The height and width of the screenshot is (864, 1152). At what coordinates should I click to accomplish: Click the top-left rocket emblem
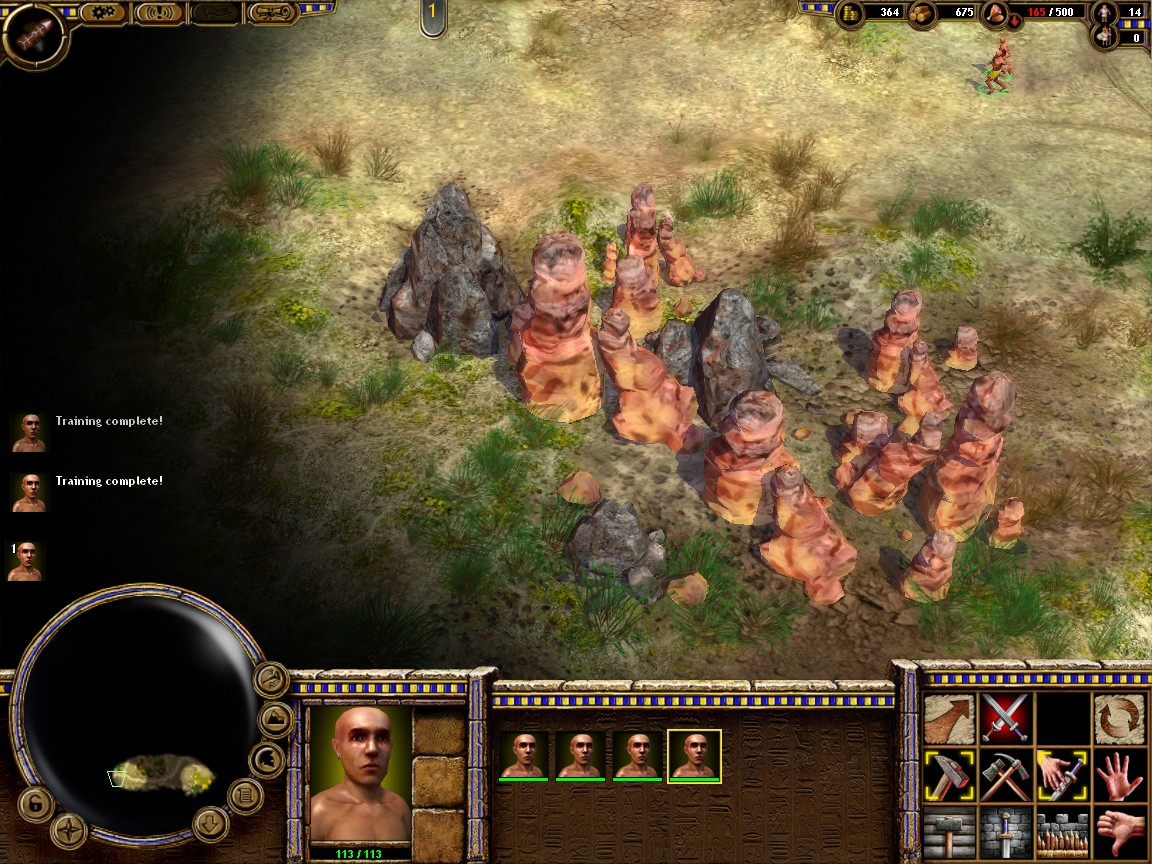click(33, 33)
